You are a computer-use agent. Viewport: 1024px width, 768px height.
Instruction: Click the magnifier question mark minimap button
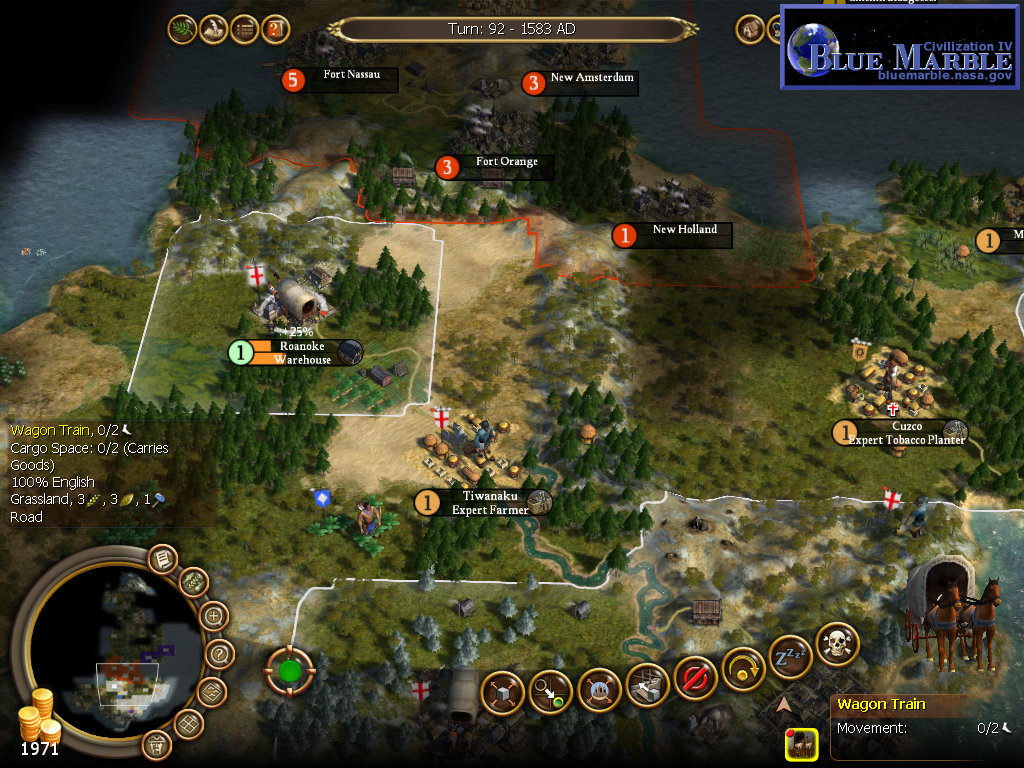[220, 655]
